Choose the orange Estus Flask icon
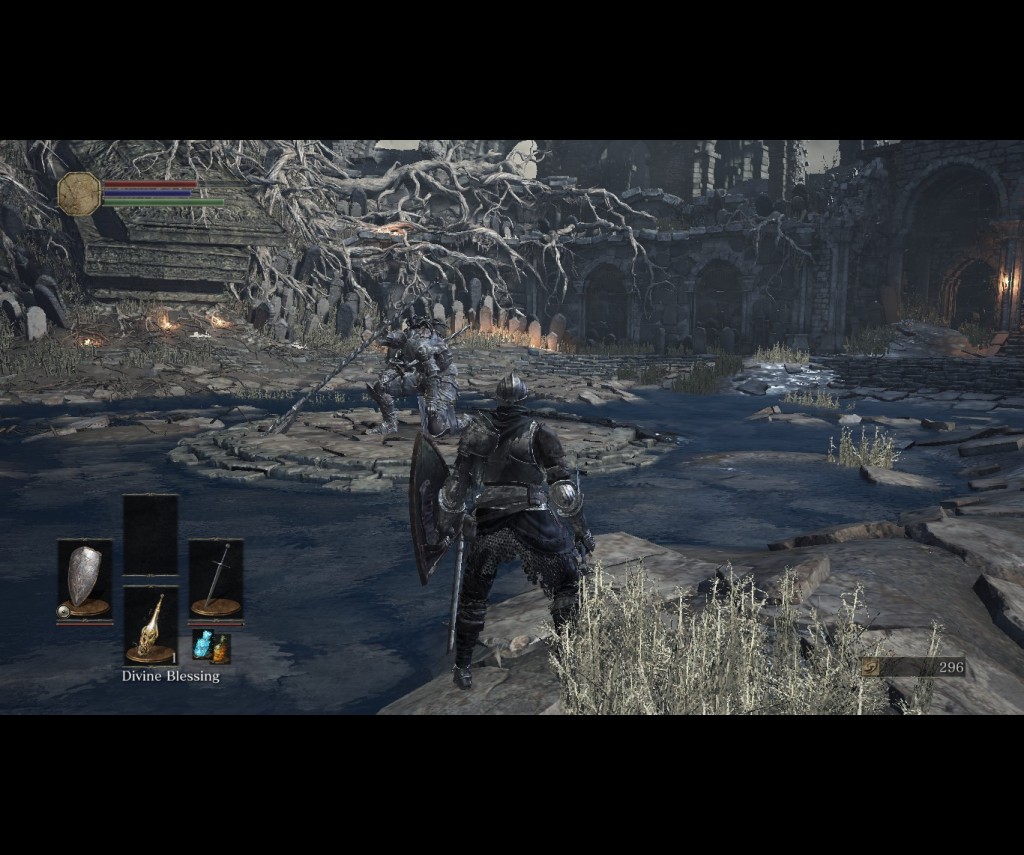The height and width of the screenshot is (855, 1024). (220, 650)
